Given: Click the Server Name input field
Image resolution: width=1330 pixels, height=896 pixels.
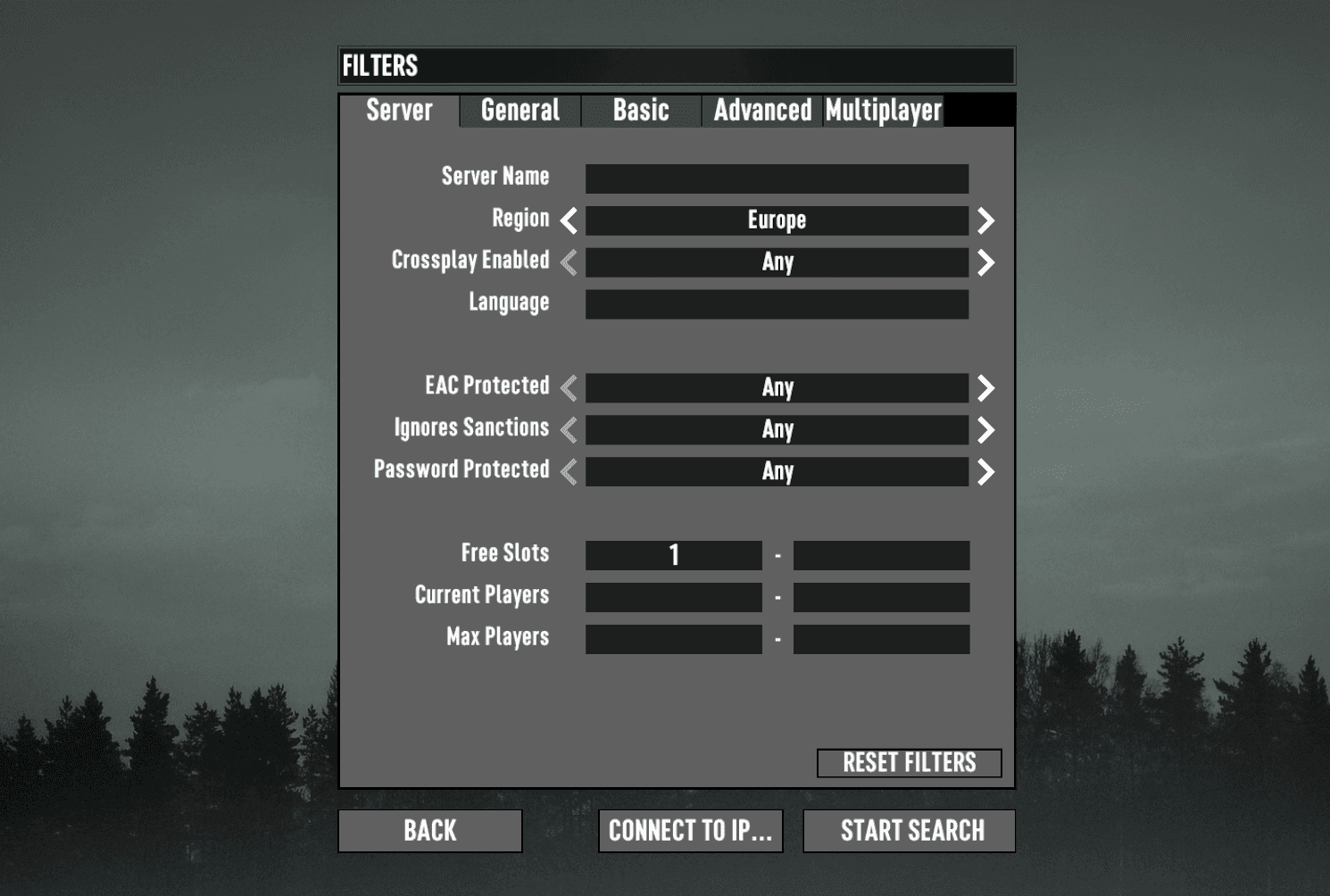Looking at the screenshot, I should coord(777,178).
